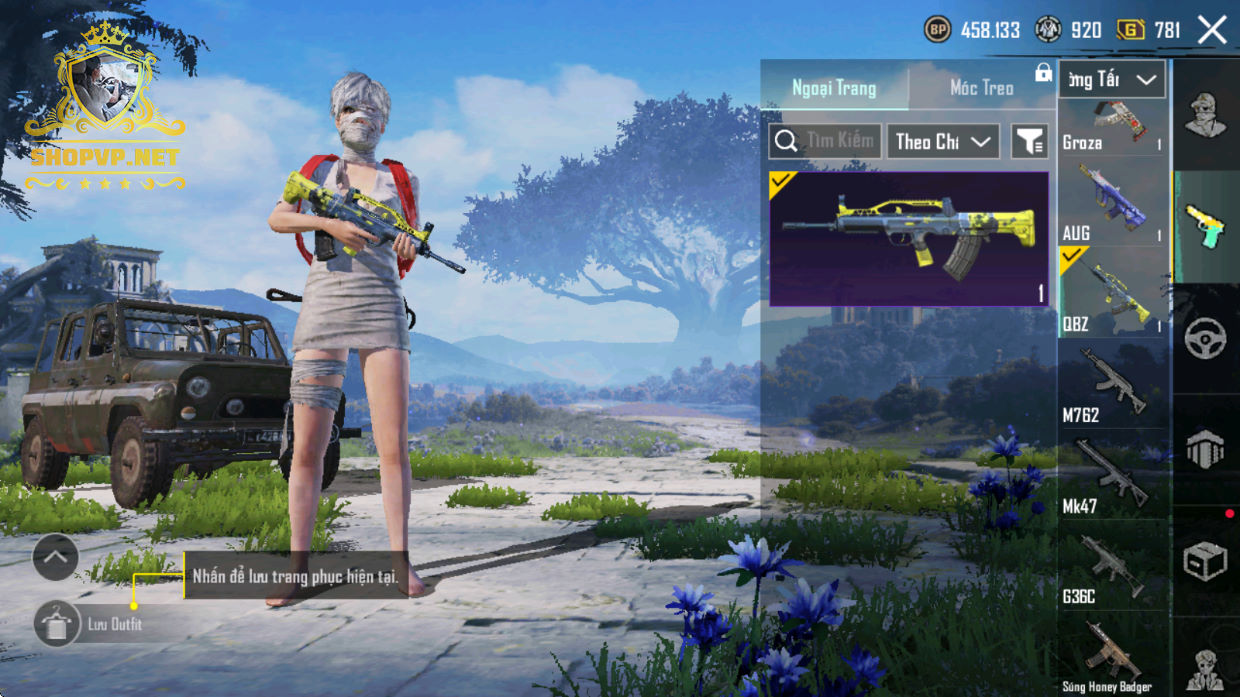This screenshot has height=697, width=1240.
Task: Choose the M762 weapon entry
Action: click(1112, 385)
